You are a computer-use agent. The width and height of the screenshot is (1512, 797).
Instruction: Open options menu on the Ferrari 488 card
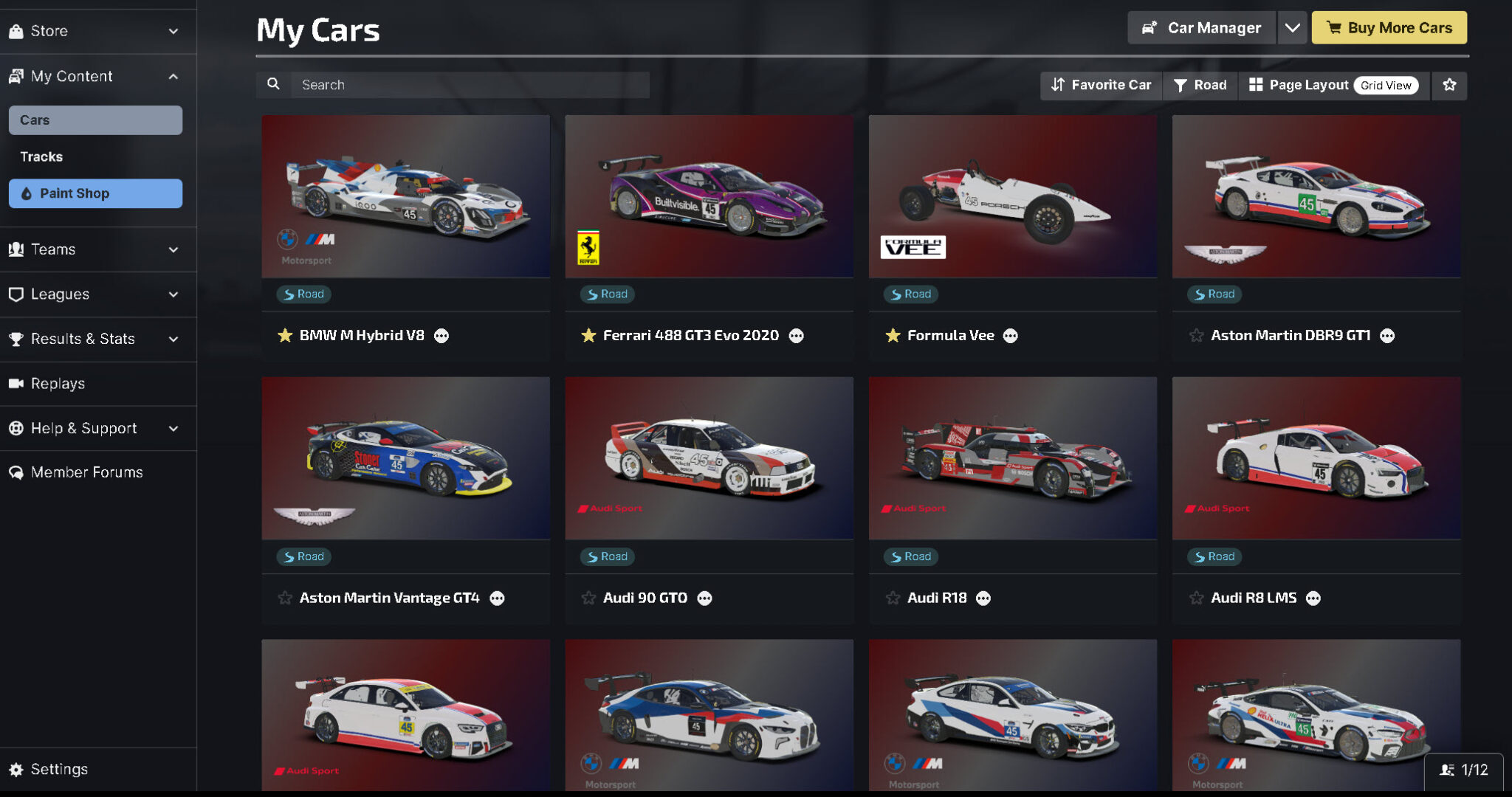(797, 336)
